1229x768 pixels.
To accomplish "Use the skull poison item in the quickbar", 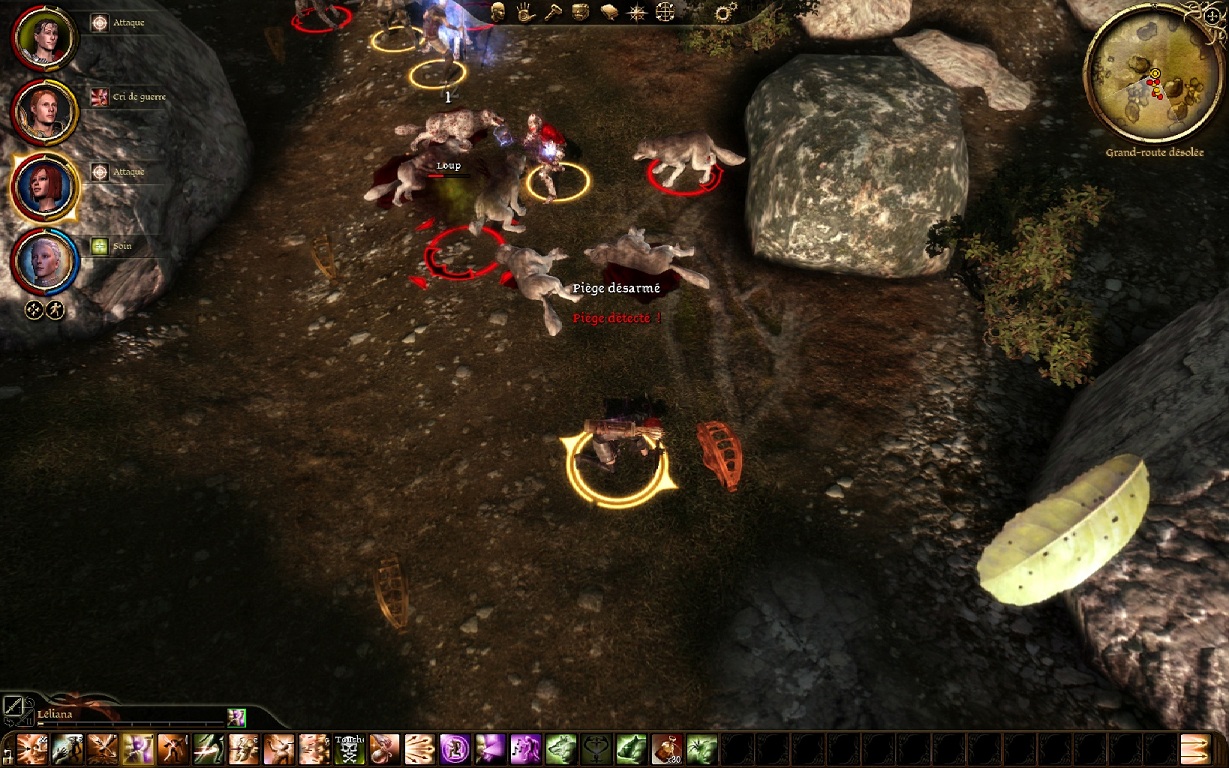I will click(349, 749).
